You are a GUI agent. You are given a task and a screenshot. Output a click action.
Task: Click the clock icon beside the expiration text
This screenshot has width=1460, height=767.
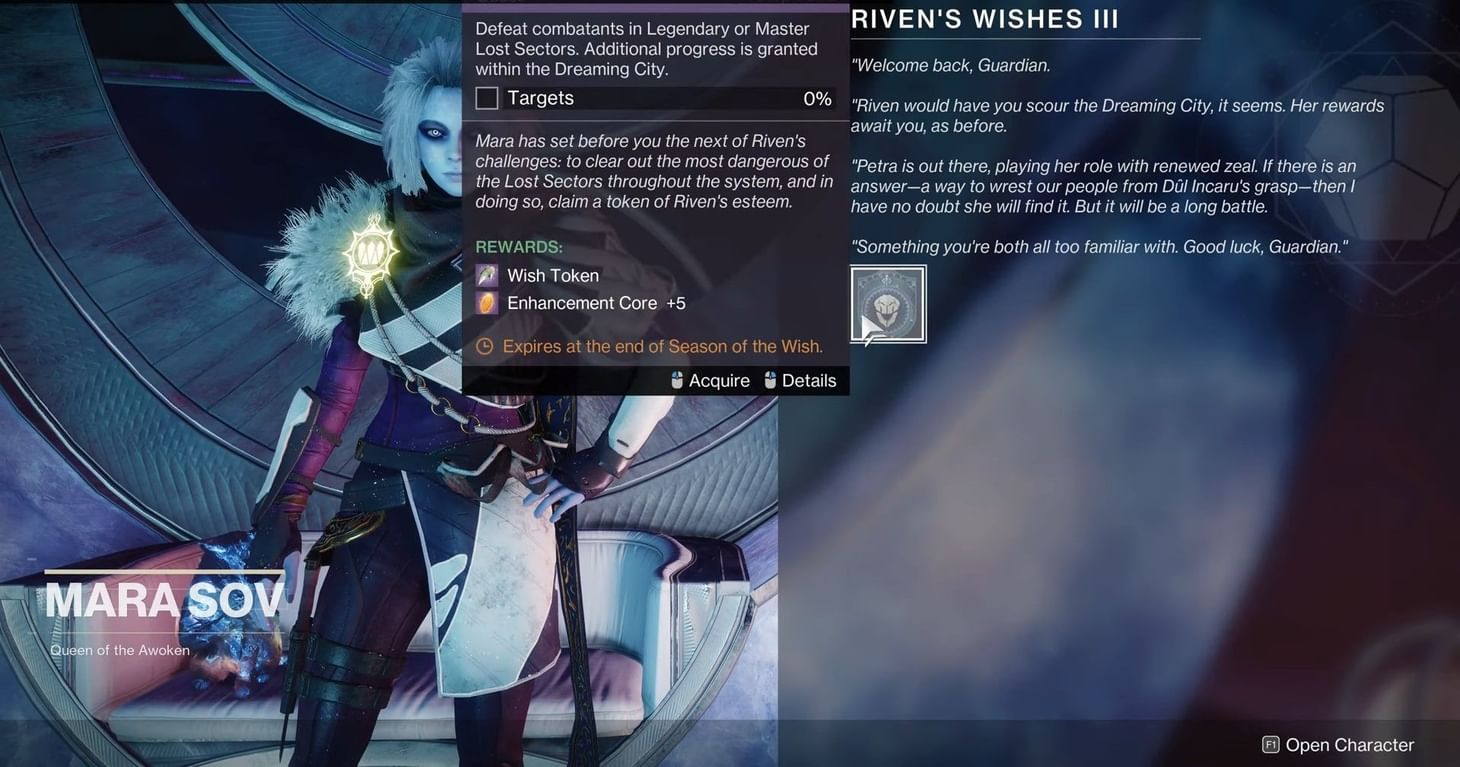coord(484,346)
